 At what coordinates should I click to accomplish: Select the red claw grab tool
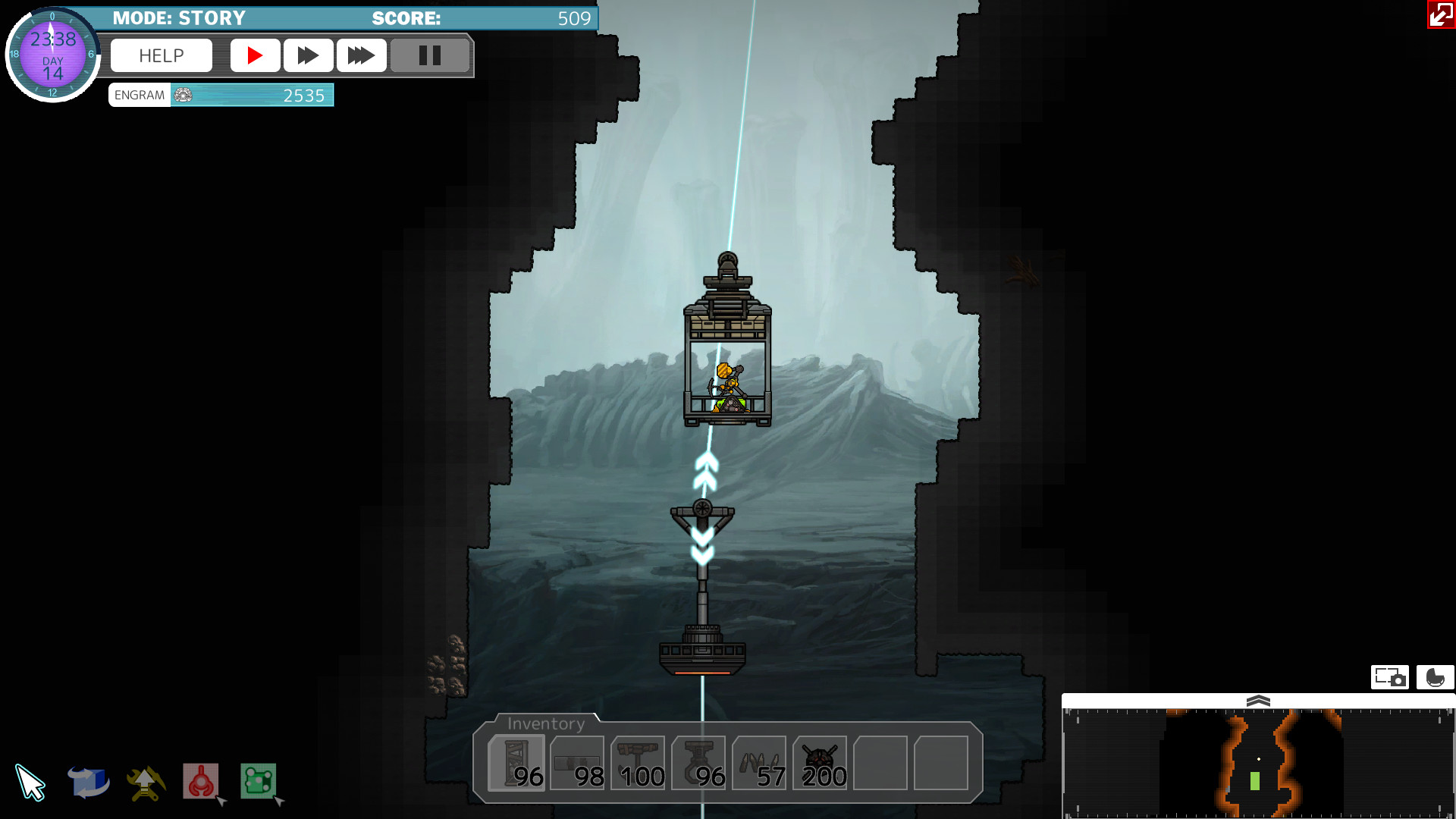coord(201,781)
